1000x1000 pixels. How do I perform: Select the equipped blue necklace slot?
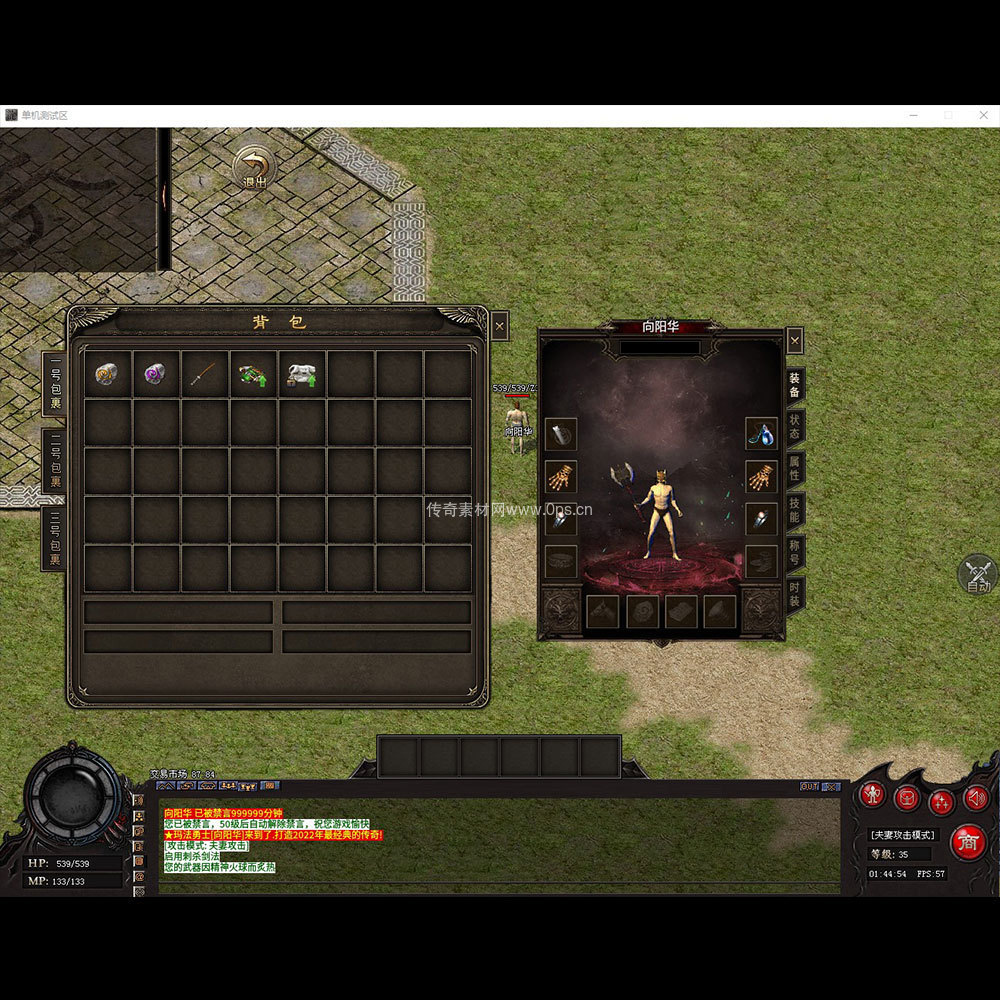coord(761,433)
